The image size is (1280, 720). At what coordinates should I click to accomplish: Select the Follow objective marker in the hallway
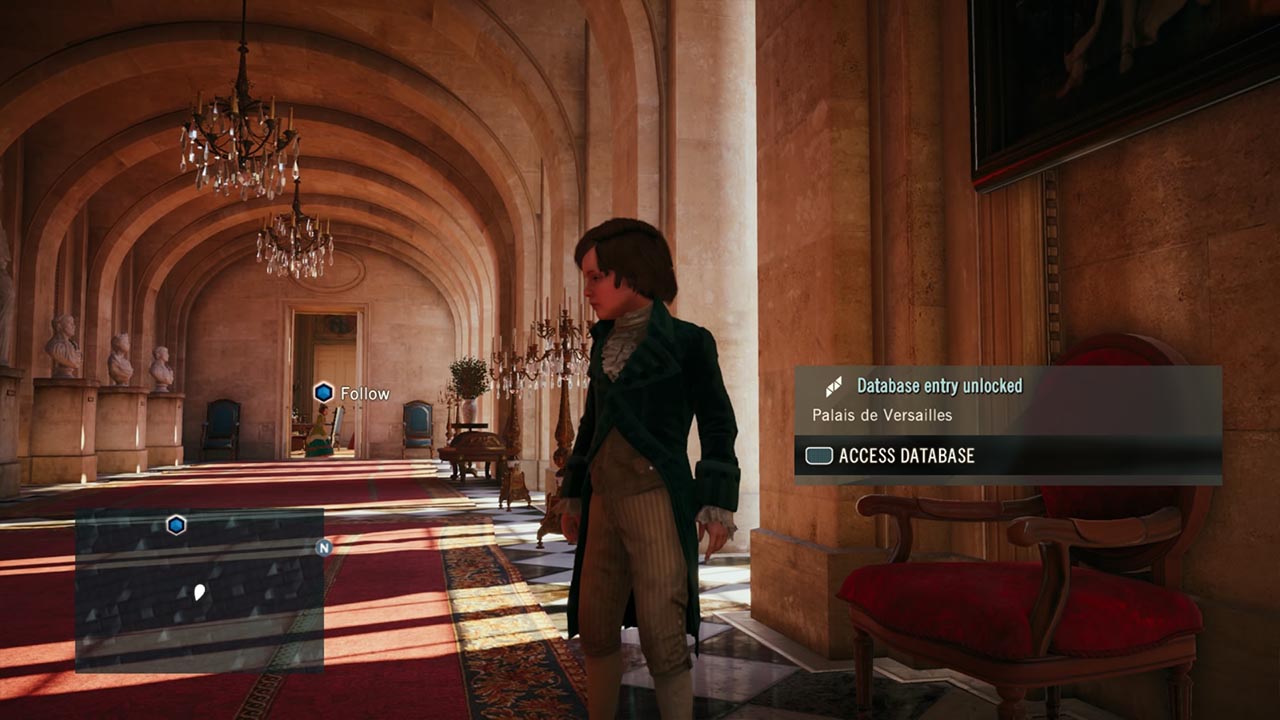coord(324,393)
